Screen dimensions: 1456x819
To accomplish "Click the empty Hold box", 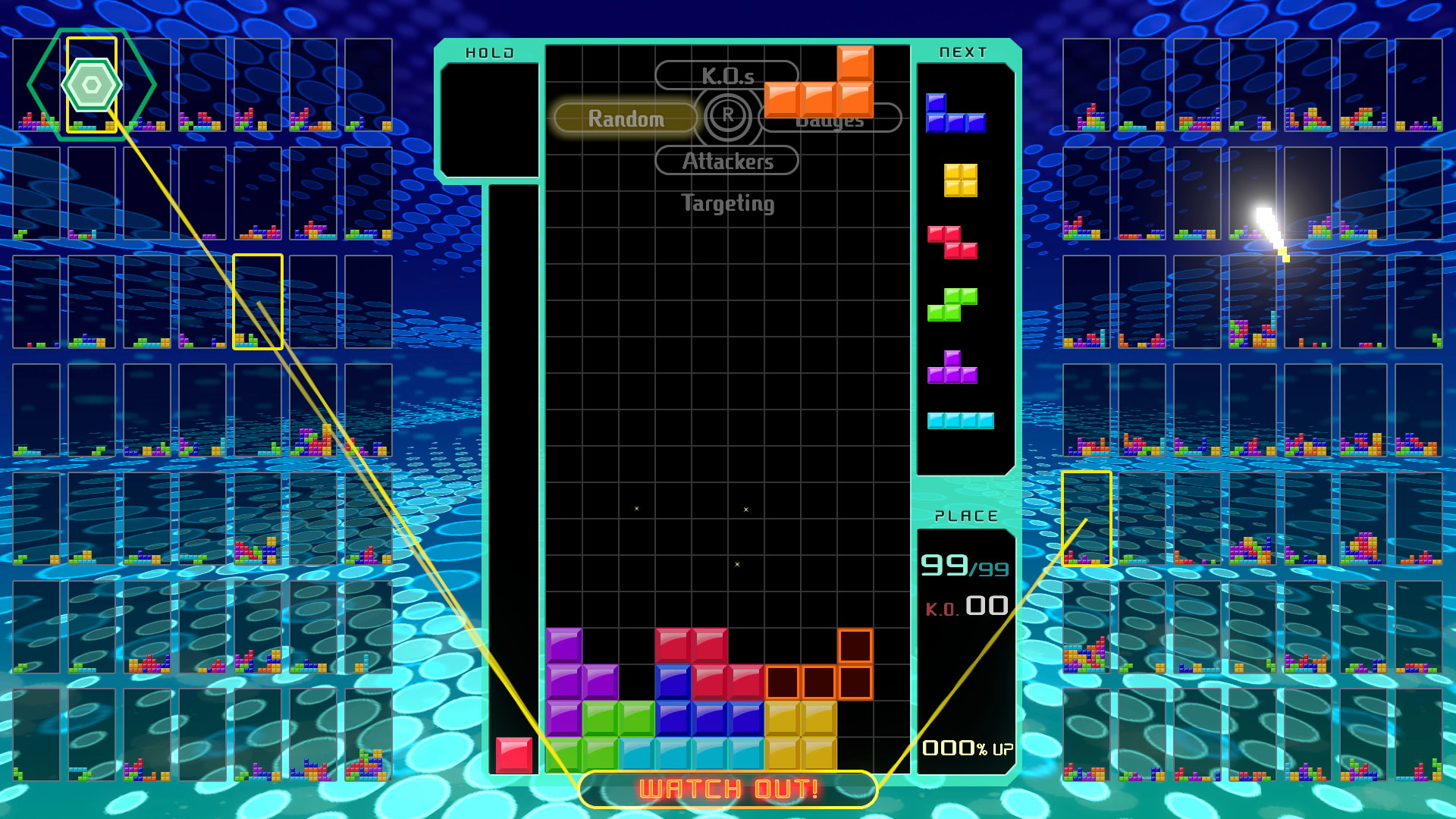I will [490, 121].
